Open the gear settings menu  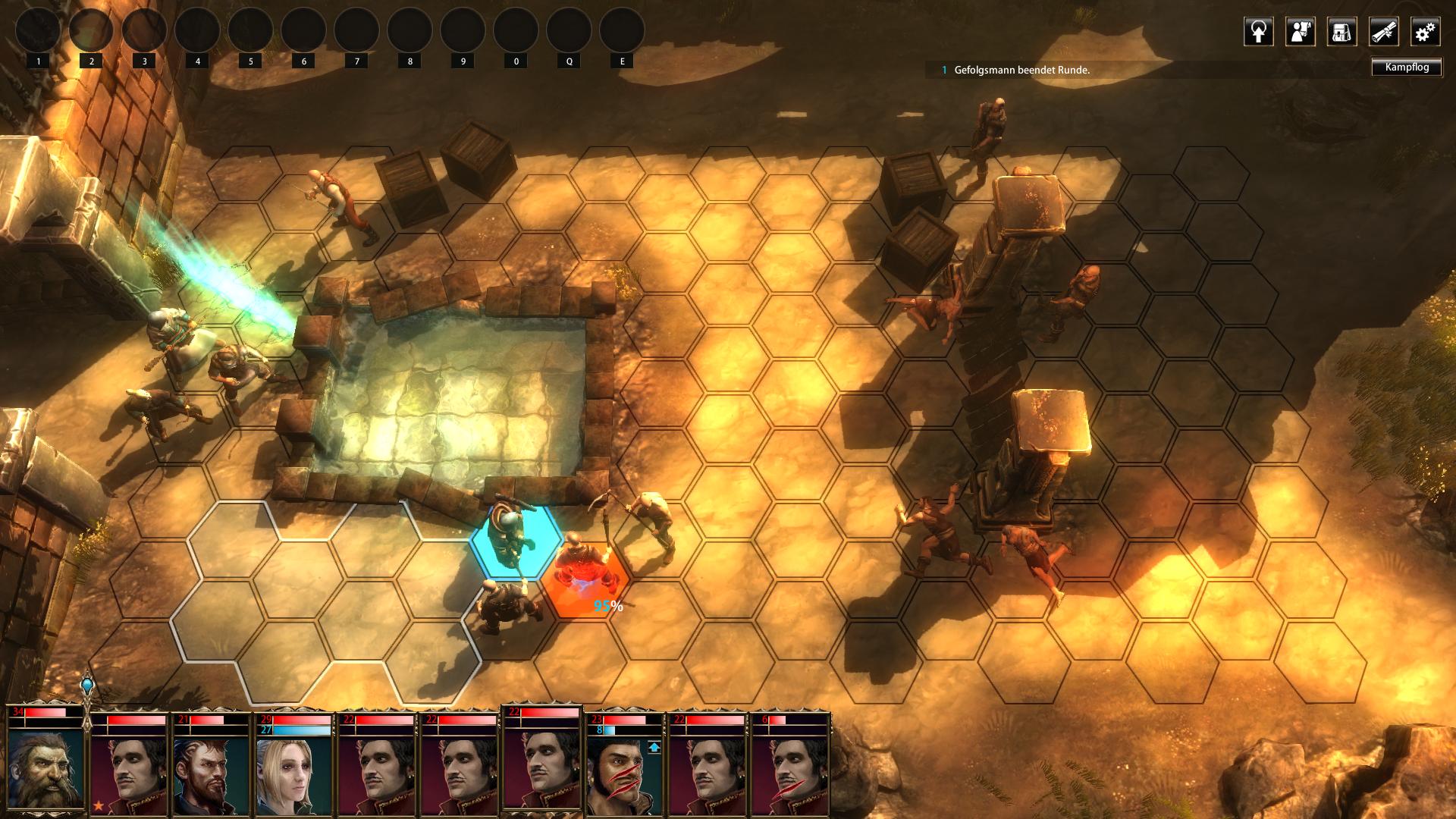click(x=1425, y=32)
